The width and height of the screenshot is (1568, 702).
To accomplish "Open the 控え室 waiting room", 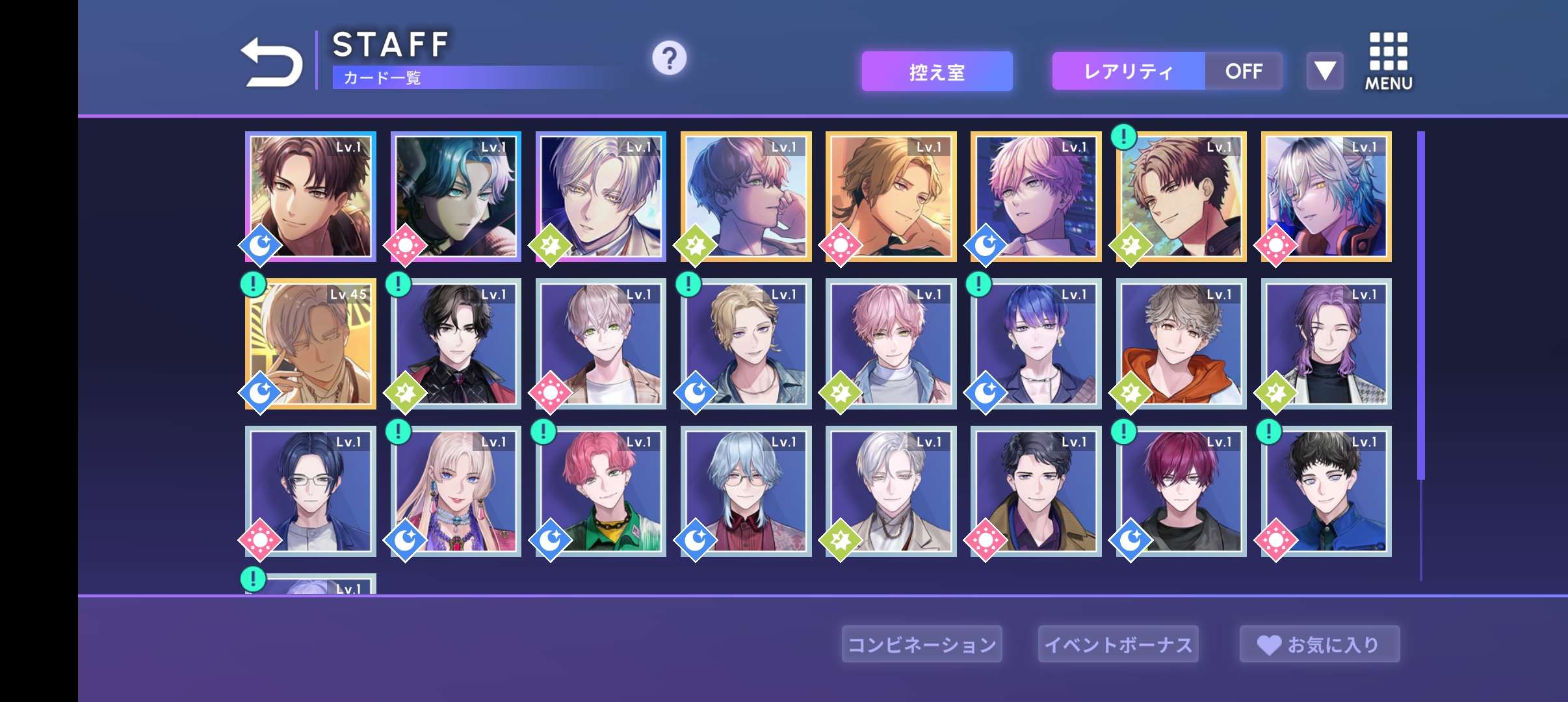I will pos(937,71).
